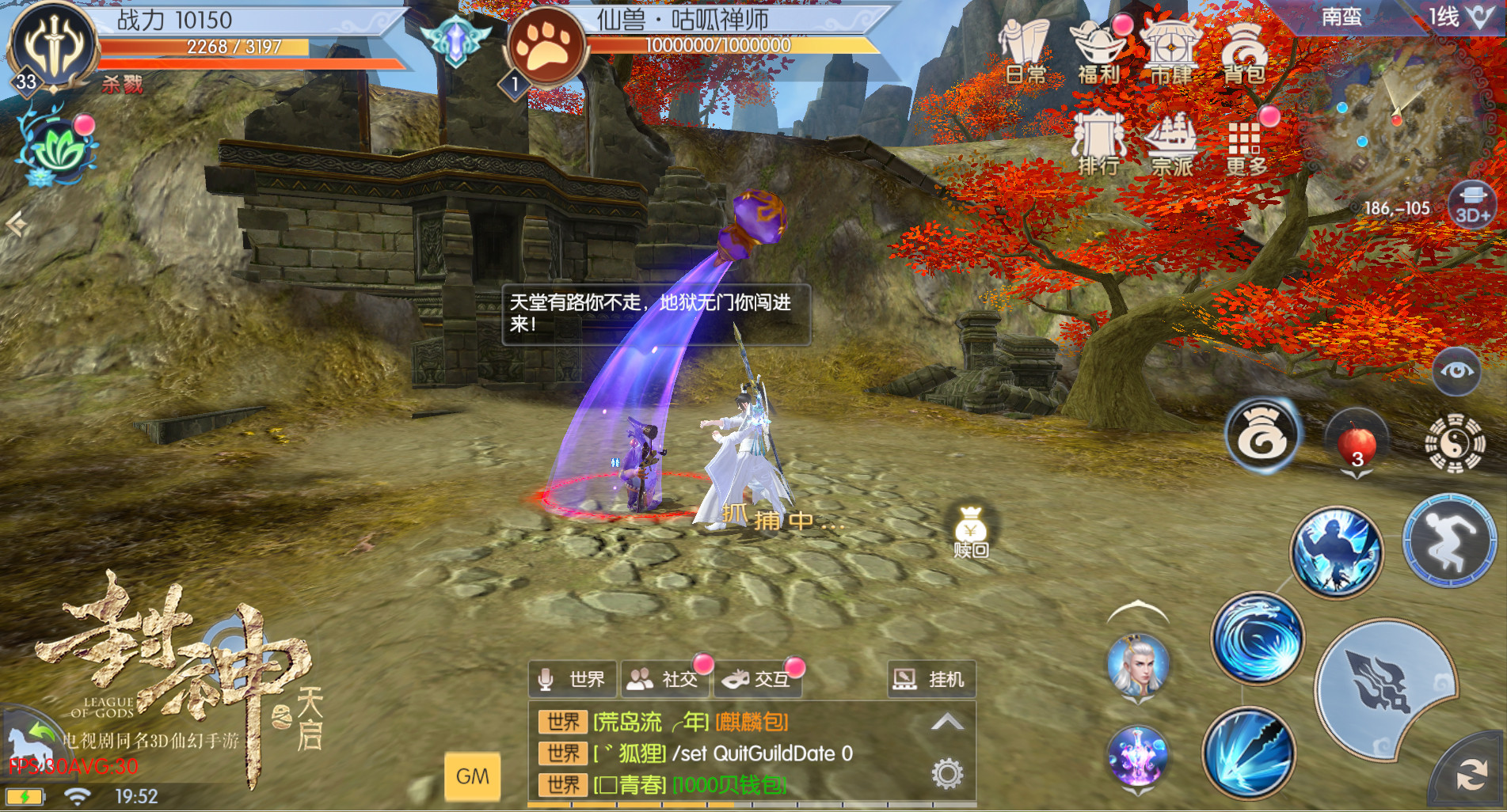The image size is (1507, 812).
Task: Open the 社交 social tab
Action: 665,679
